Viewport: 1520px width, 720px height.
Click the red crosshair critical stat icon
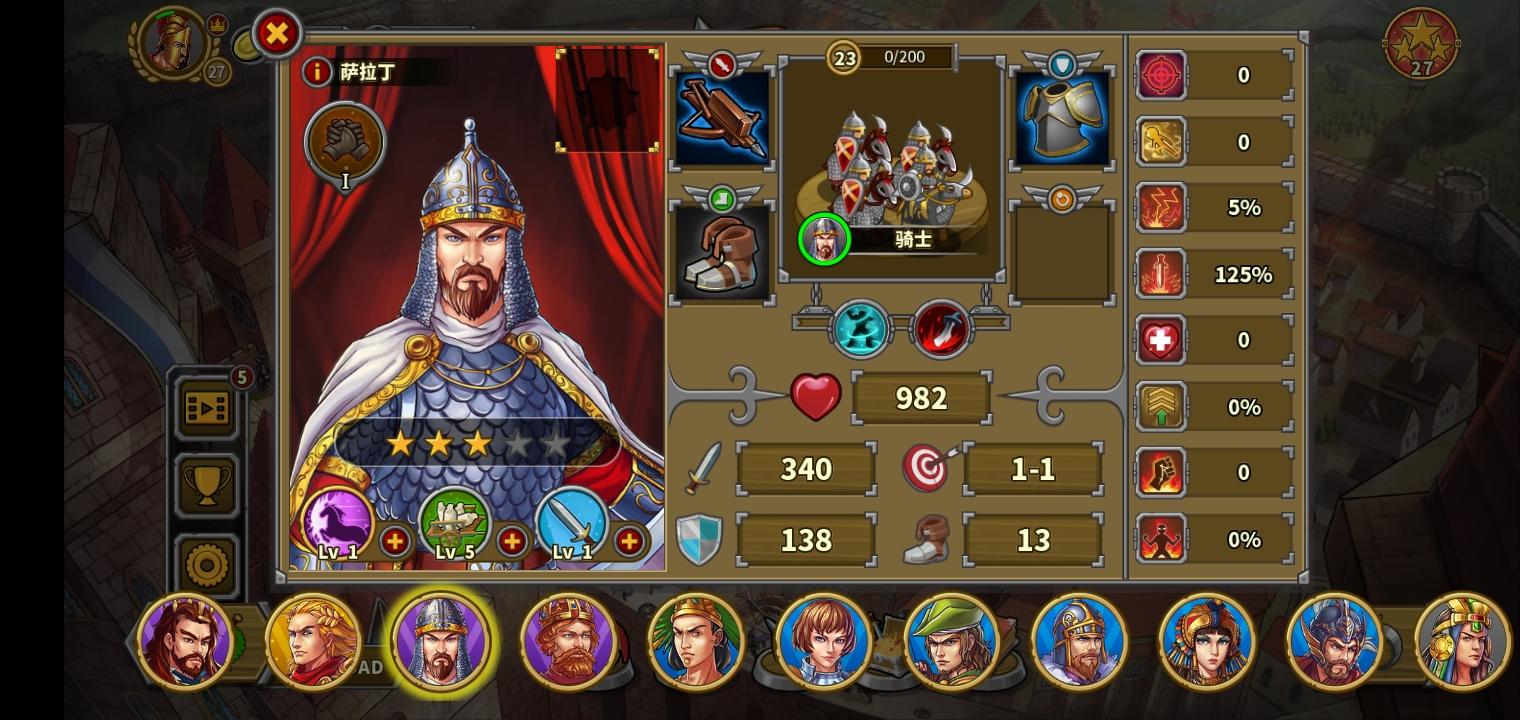tap(1161, 75)
